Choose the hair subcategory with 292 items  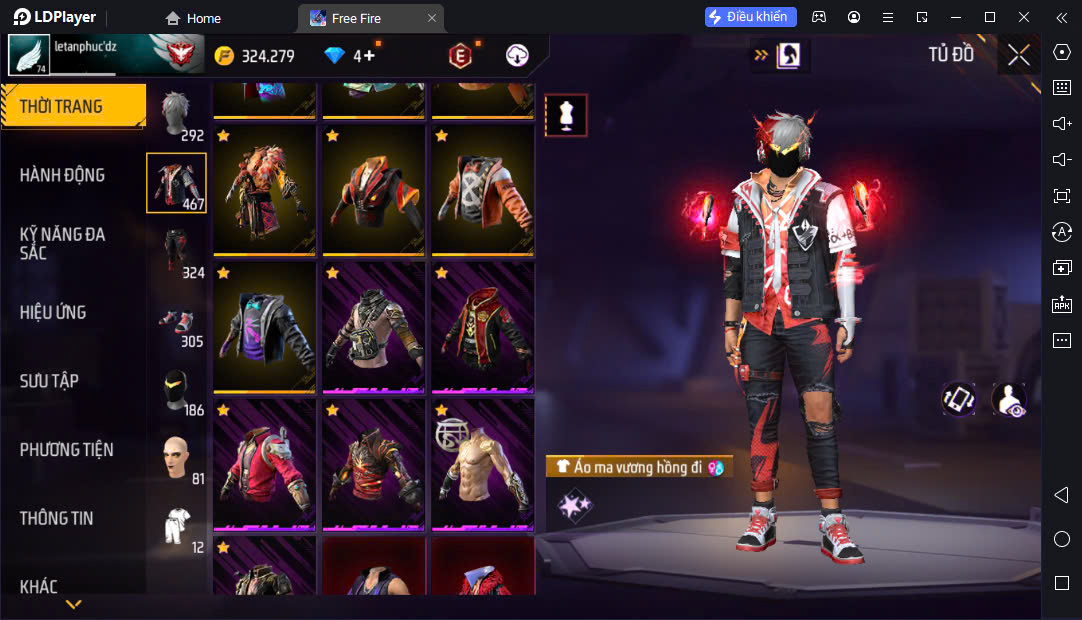177,114
